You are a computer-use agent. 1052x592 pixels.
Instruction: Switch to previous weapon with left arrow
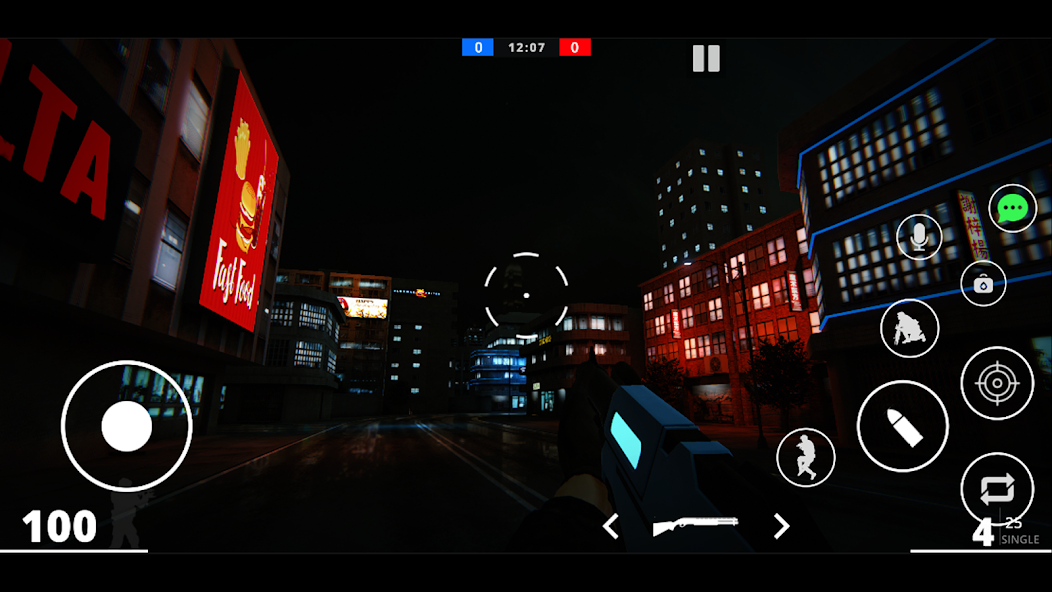click(x=611, y=526)
